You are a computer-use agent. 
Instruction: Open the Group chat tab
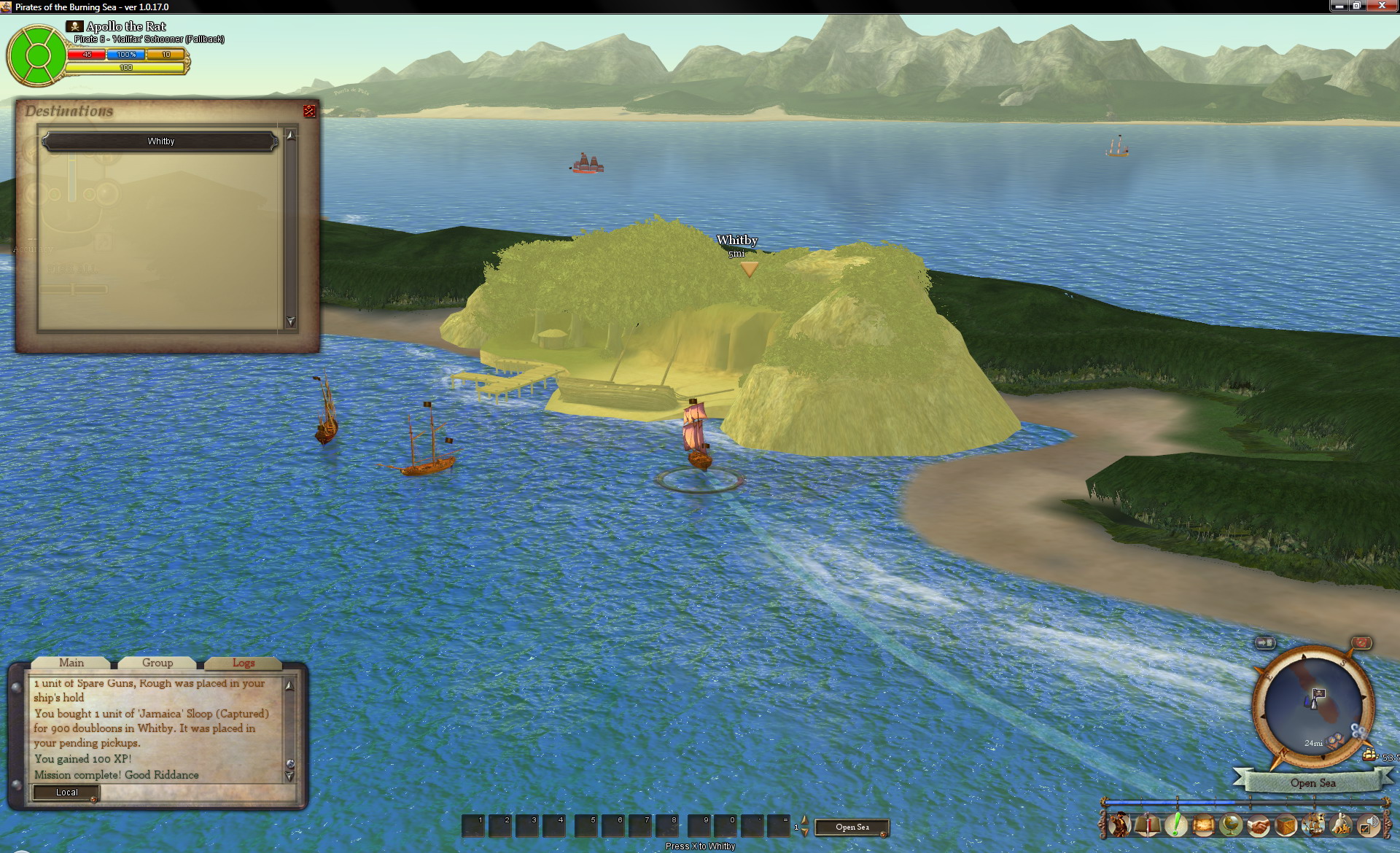click(157, 663)
